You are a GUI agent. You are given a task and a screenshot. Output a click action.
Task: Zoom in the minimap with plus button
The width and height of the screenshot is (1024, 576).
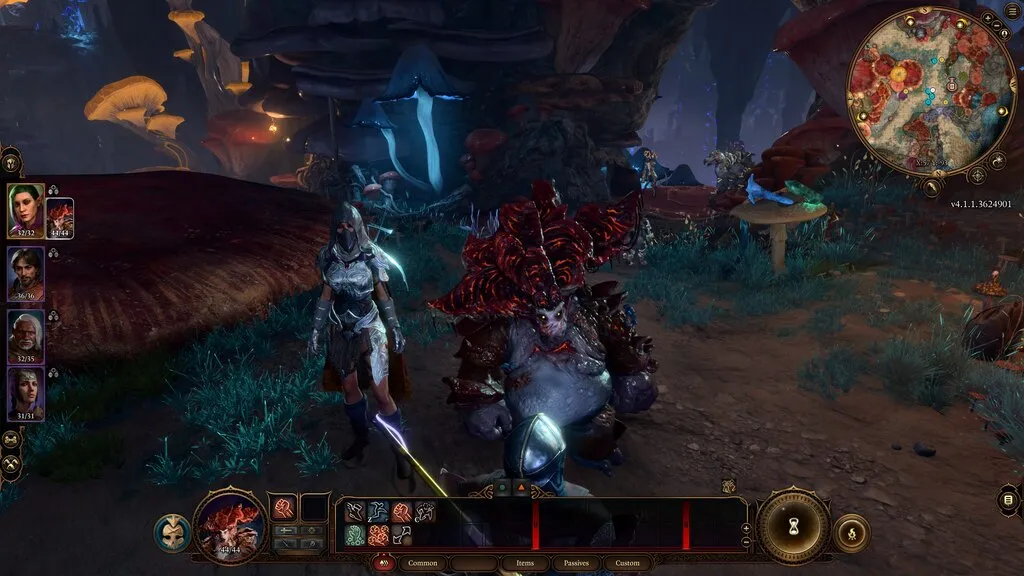[987, 19]
